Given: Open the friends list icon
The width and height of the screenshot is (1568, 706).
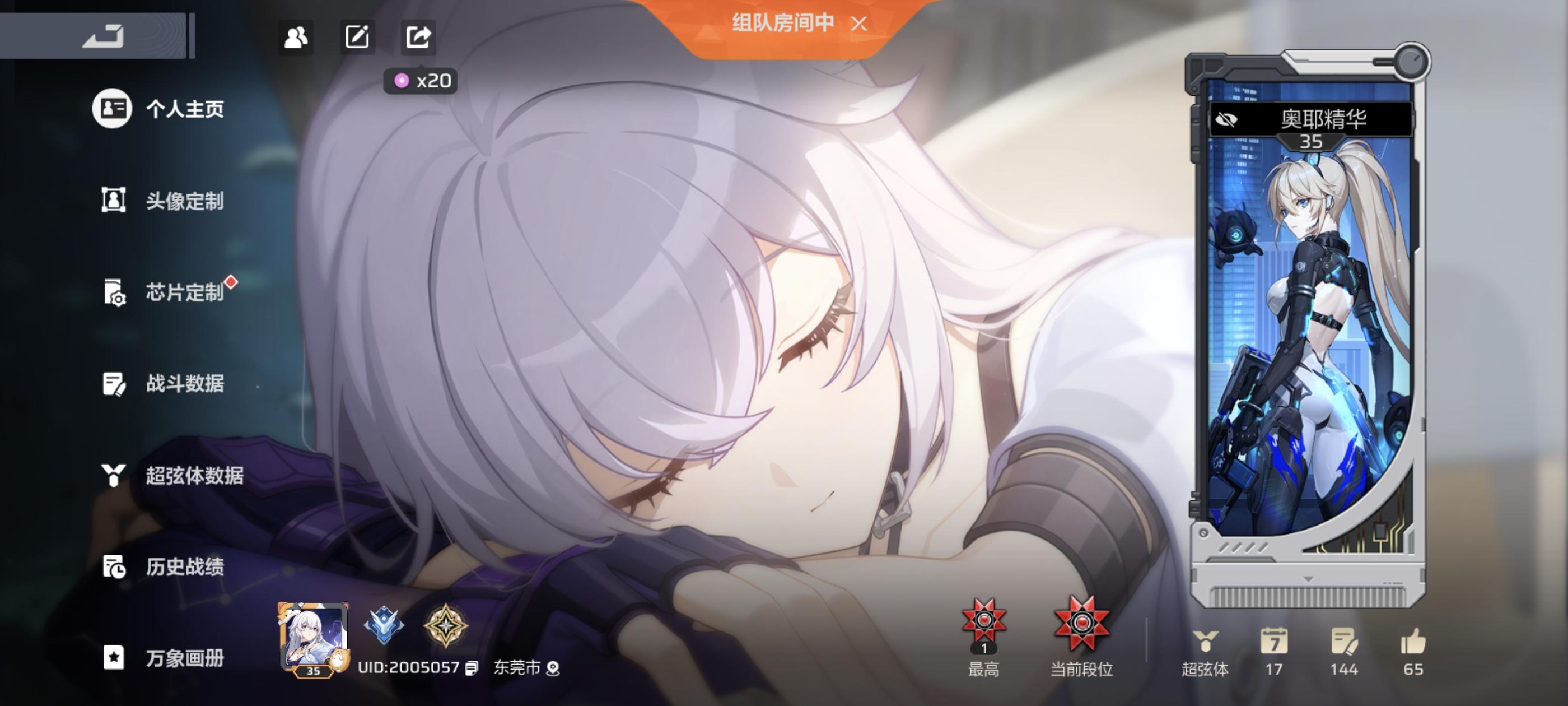Looking at the screenshot, I should (296, 38).
